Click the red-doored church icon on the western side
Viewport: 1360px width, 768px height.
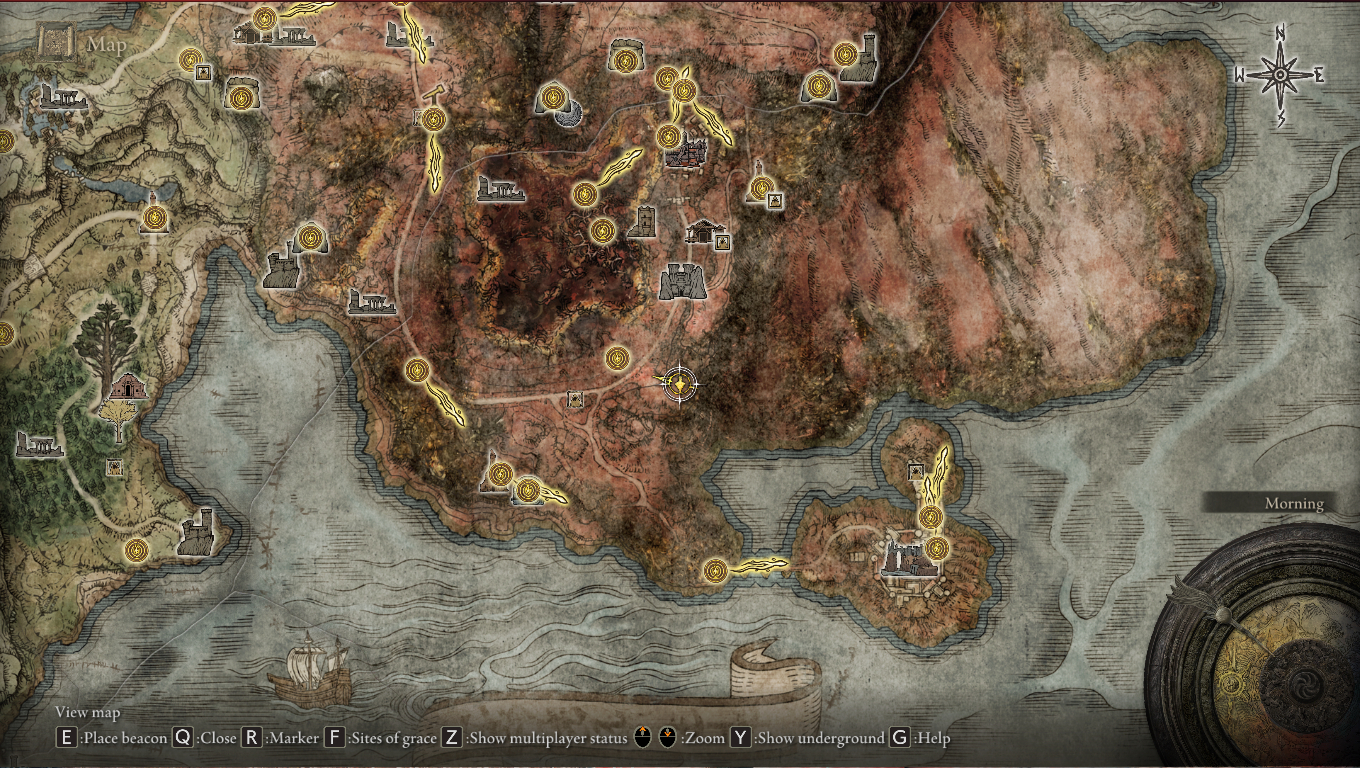click(129, 386)
